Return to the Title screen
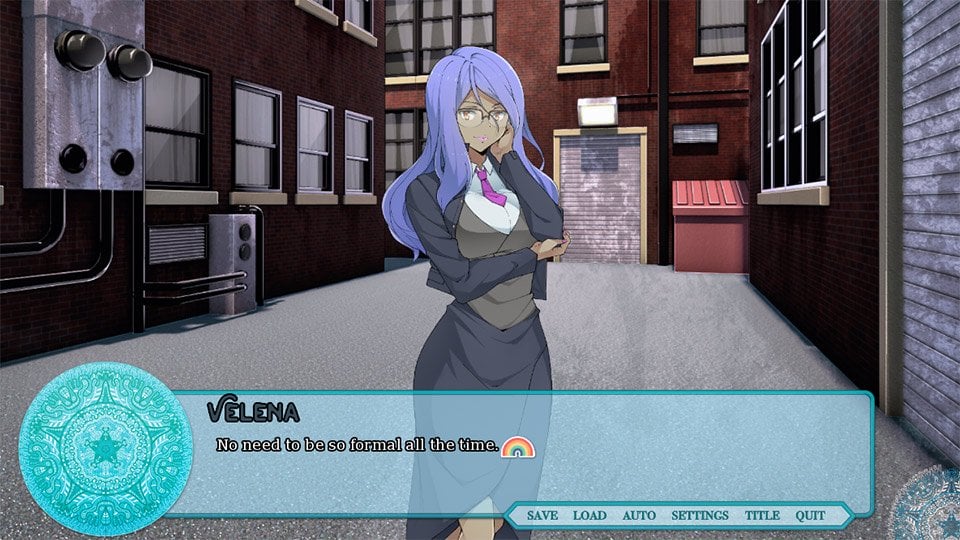This screenshot has width=960, height=540. point(762,515)
